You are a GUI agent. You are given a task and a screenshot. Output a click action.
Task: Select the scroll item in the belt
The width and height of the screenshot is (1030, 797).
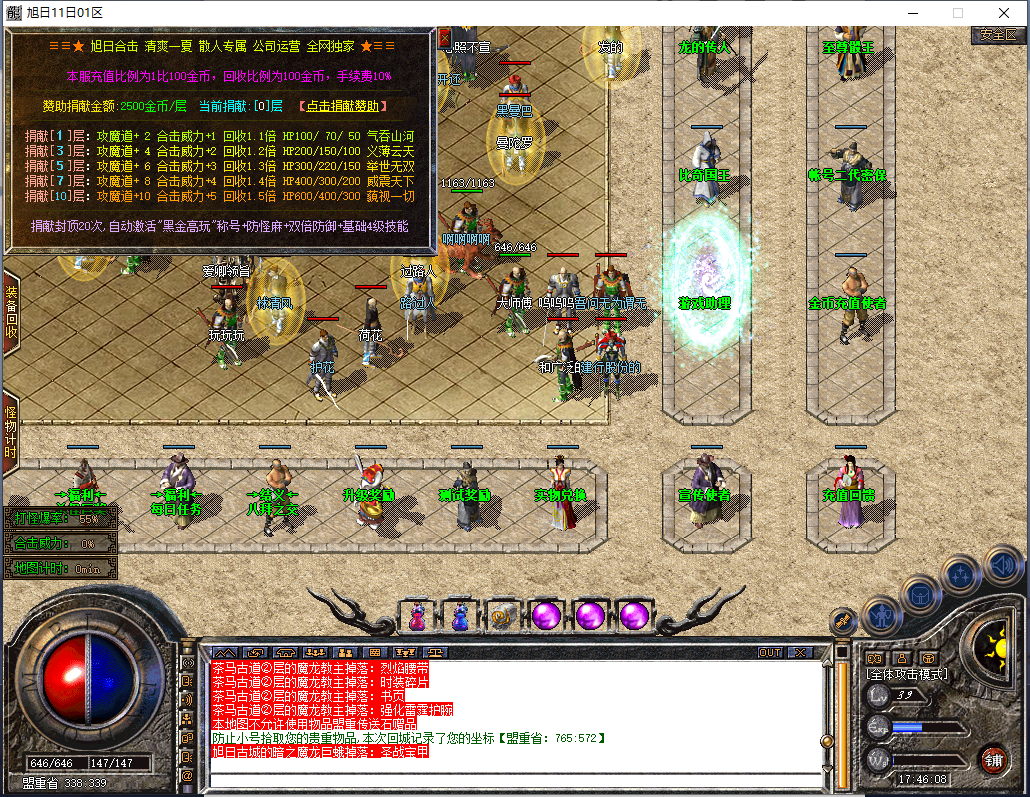(x=502, y=616)
